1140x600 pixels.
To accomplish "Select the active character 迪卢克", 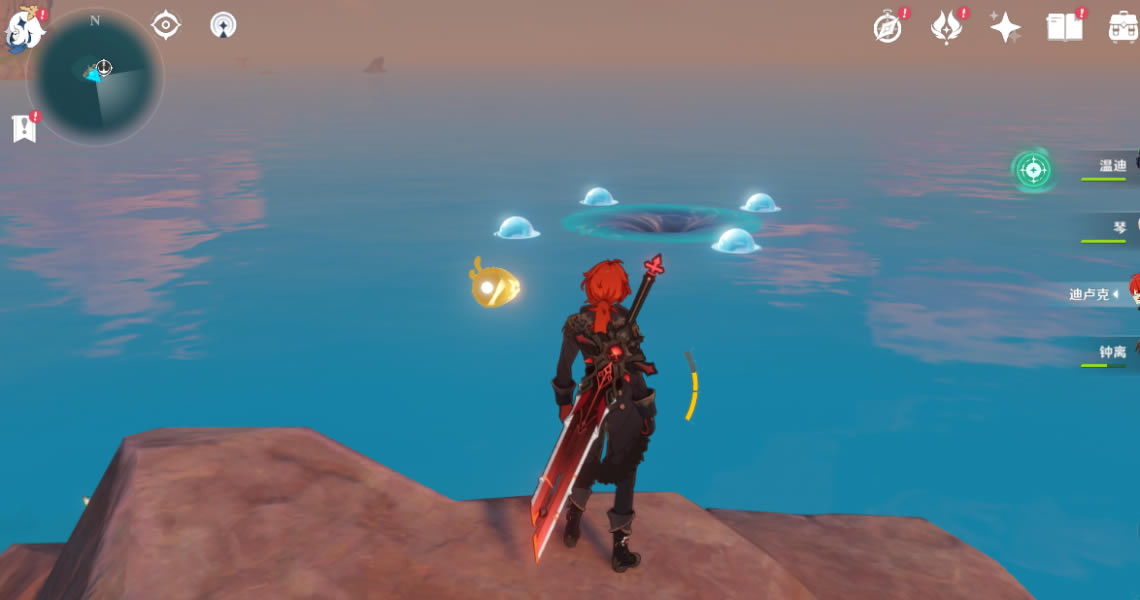I will (x=1096, y=294).
